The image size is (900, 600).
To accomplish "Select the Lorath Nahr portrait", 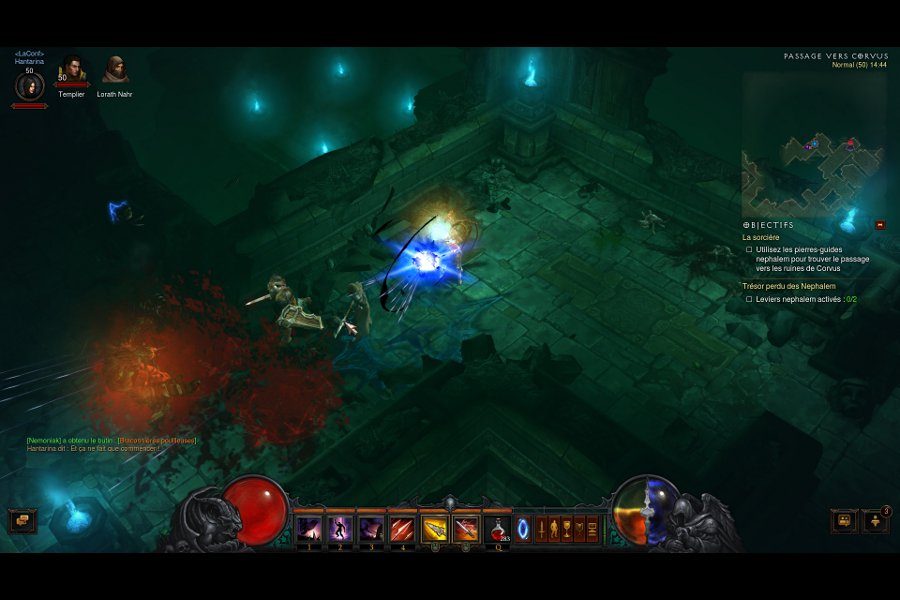I will (x=116, y=70).
